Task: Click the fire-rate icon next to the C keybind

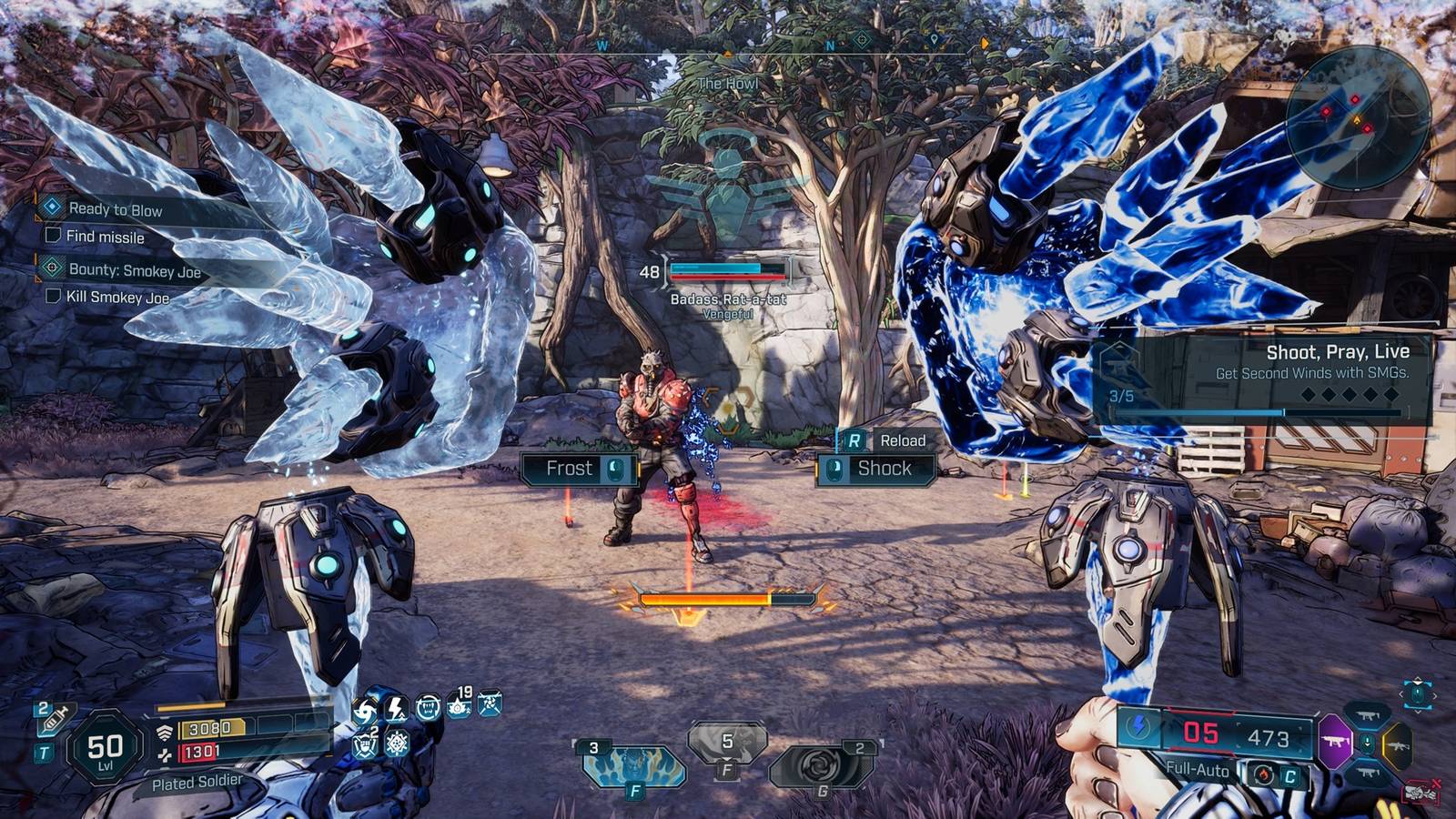Action: (x=1264, y=774)
